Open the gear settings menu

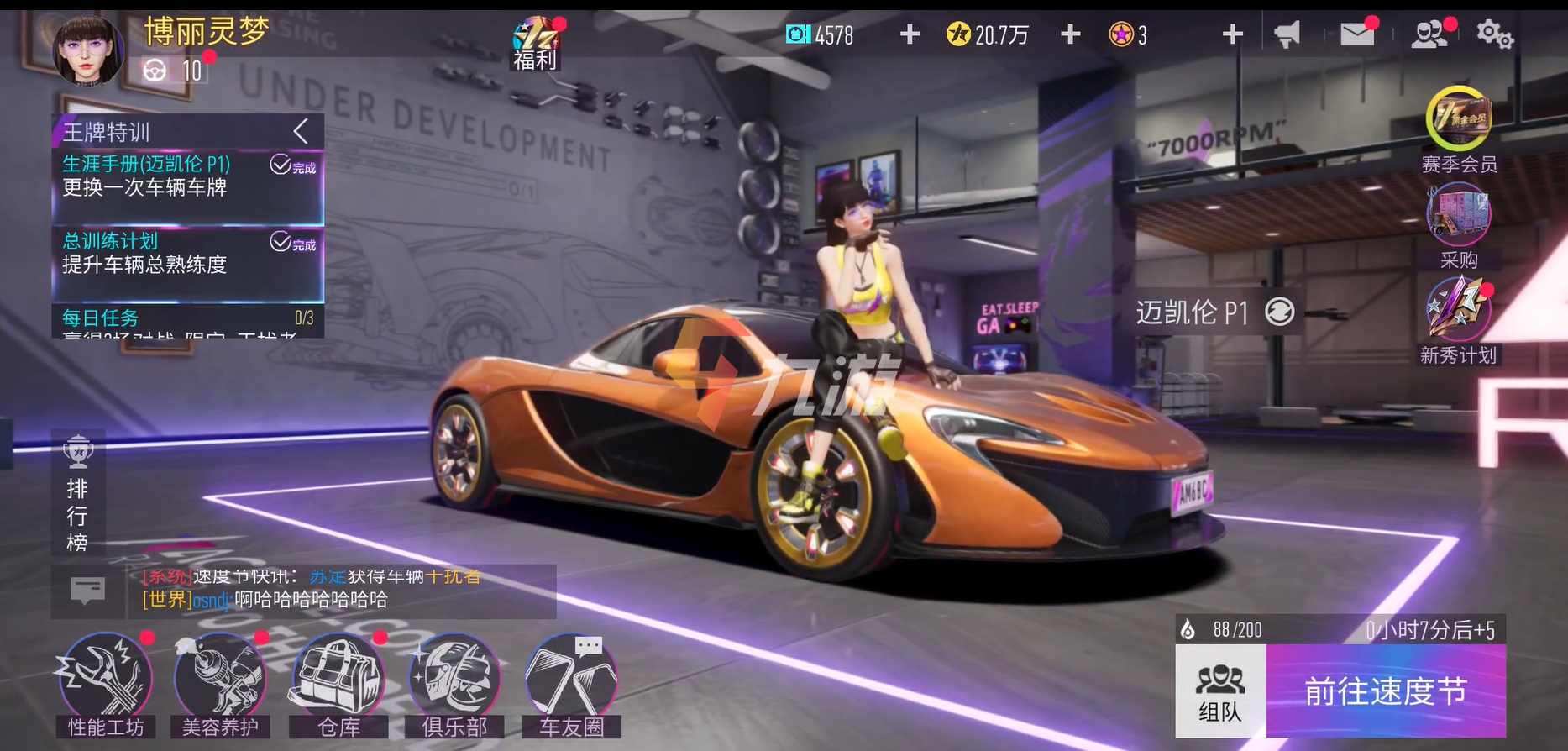tap(1494, 34)
